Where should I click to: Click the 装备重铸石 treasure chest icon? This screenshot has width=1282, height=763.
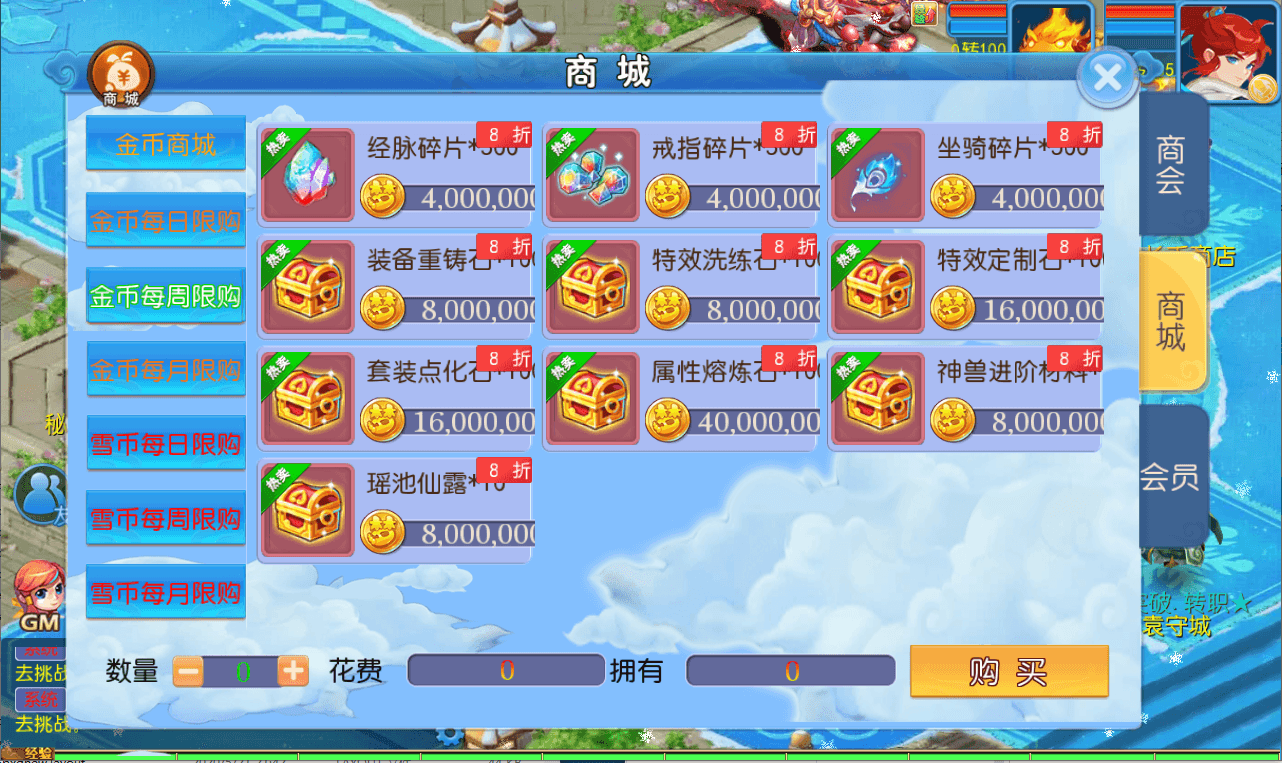pyautogui.click(x=307, y=285)
